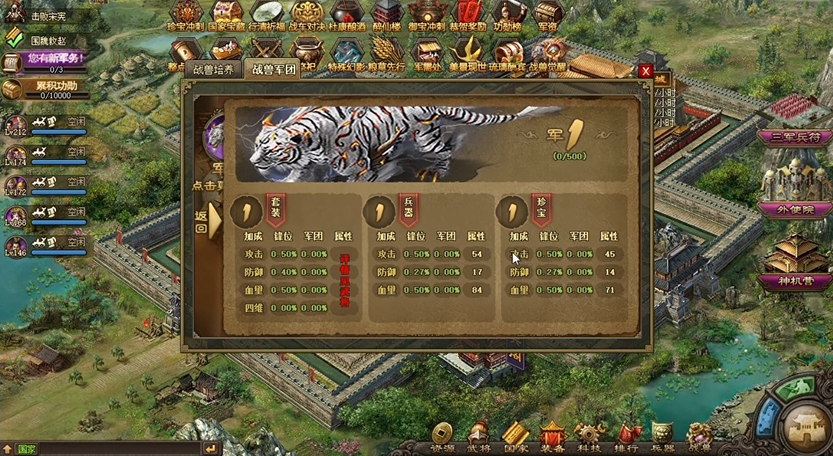Go to the 外使院 building
Screen dimensions: 833x456
(795, 209)
